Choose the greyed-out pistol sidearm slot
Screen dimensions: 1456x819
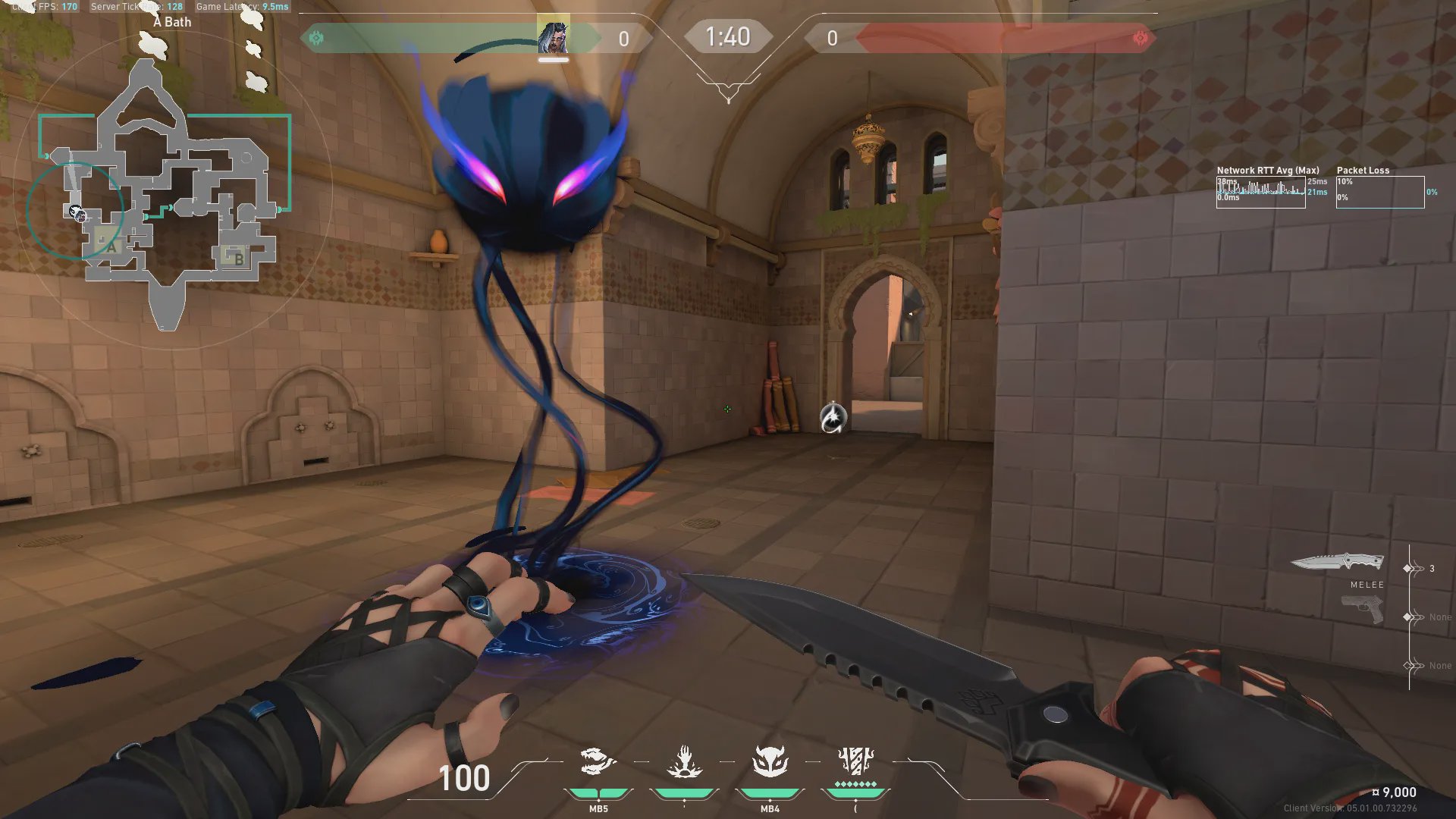click(1362, 609)
